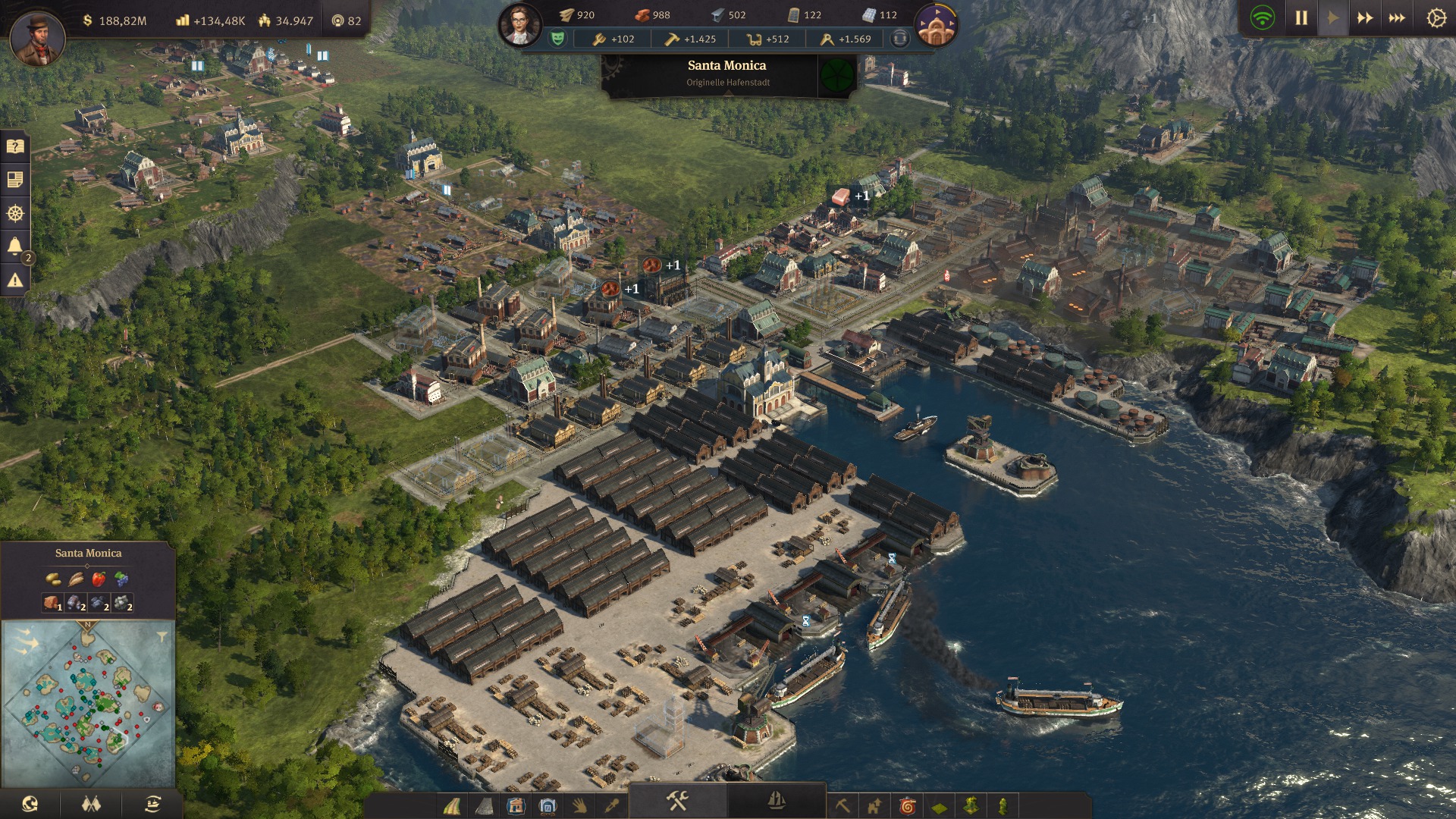The width and height of the screenshot is (1456, 819).
Task: Show notifications via the bell icon
Action: [15, 246]
